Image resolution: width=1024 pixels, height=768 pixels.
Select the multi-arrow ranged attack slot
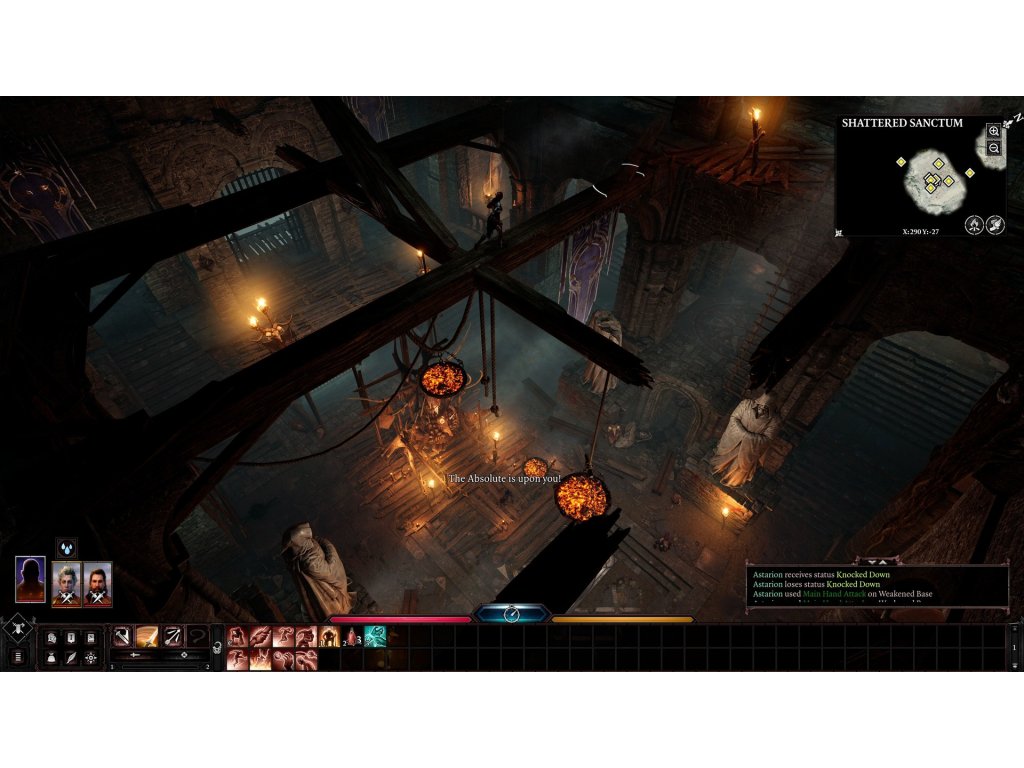coord(172,636)
